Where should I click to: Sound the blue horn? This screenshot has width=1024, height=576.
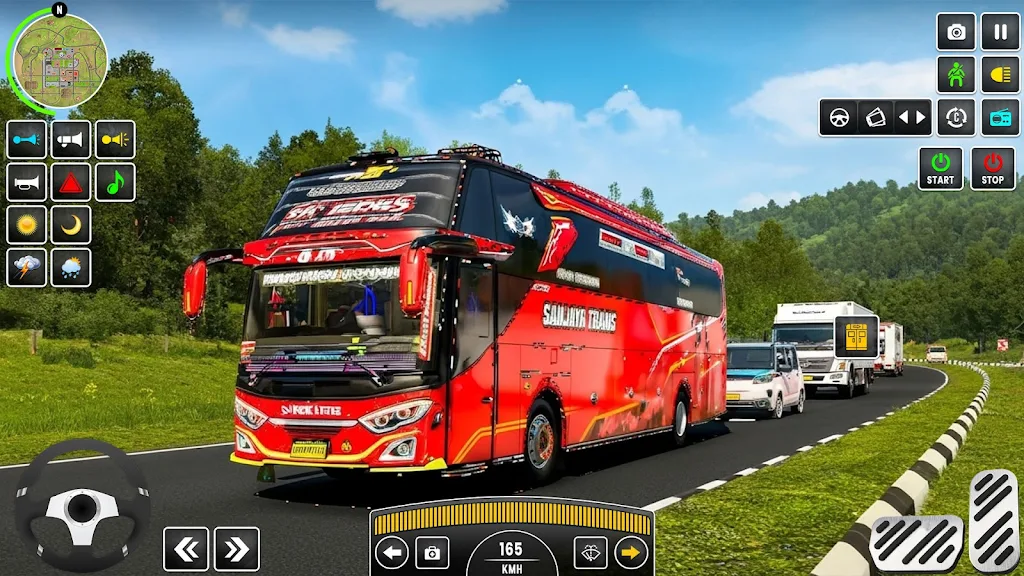27,140
